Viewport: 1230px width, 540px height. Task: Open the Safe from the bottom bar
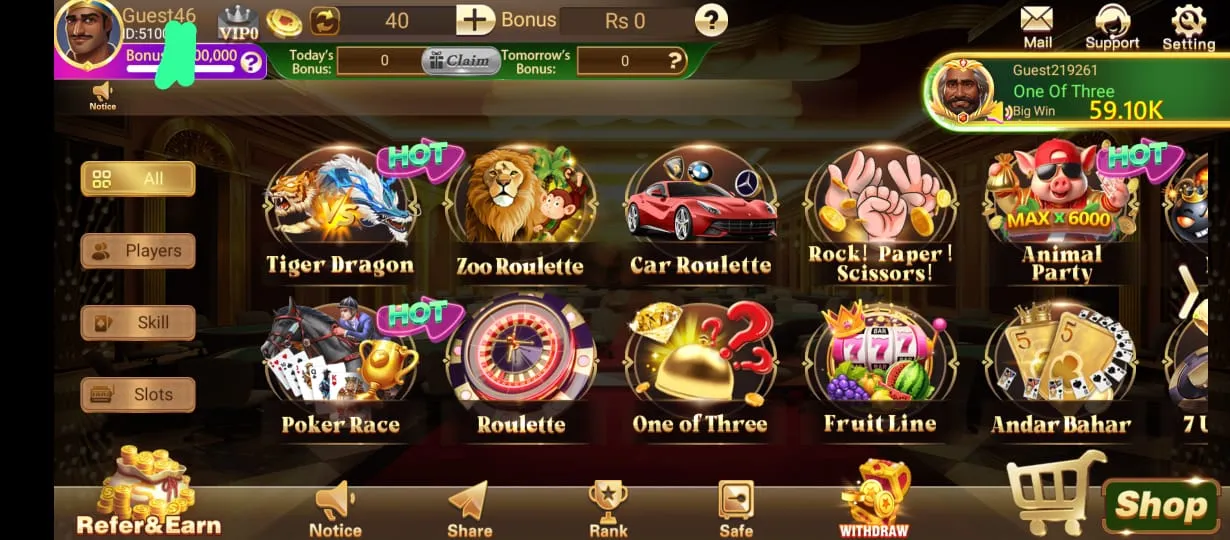coord(736,508)
